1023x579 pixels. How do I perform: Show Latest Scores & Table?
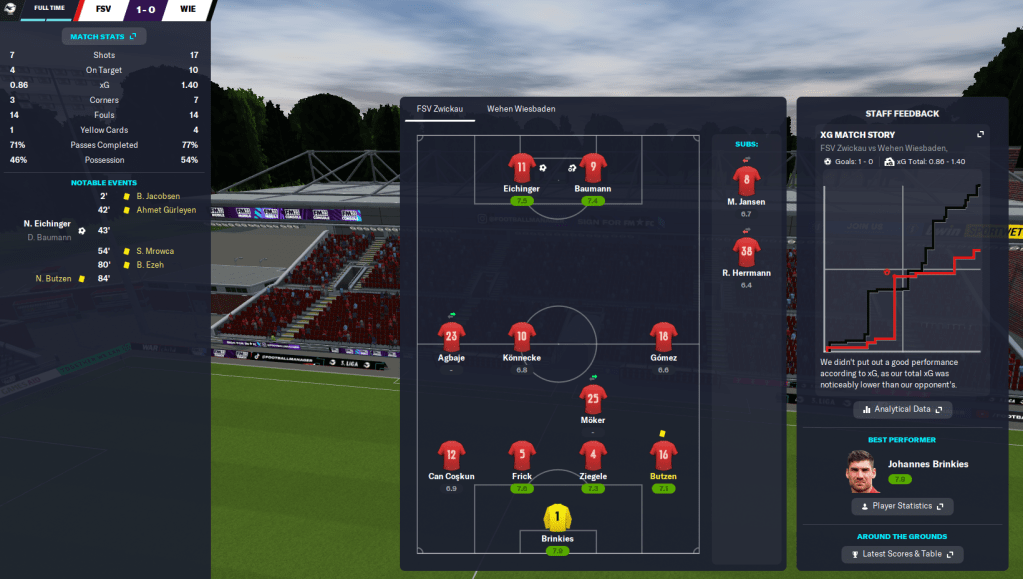click(902, 554)
